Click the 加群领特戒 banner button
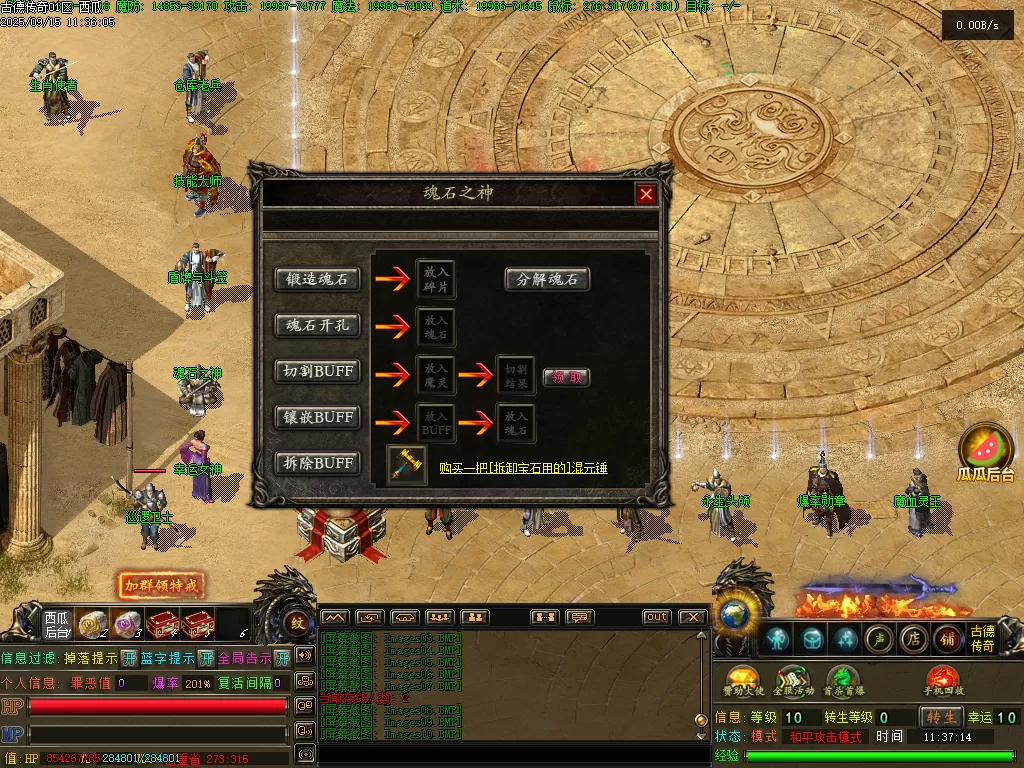This screenshot has width=1024, height=768. (x=160, y=585)
